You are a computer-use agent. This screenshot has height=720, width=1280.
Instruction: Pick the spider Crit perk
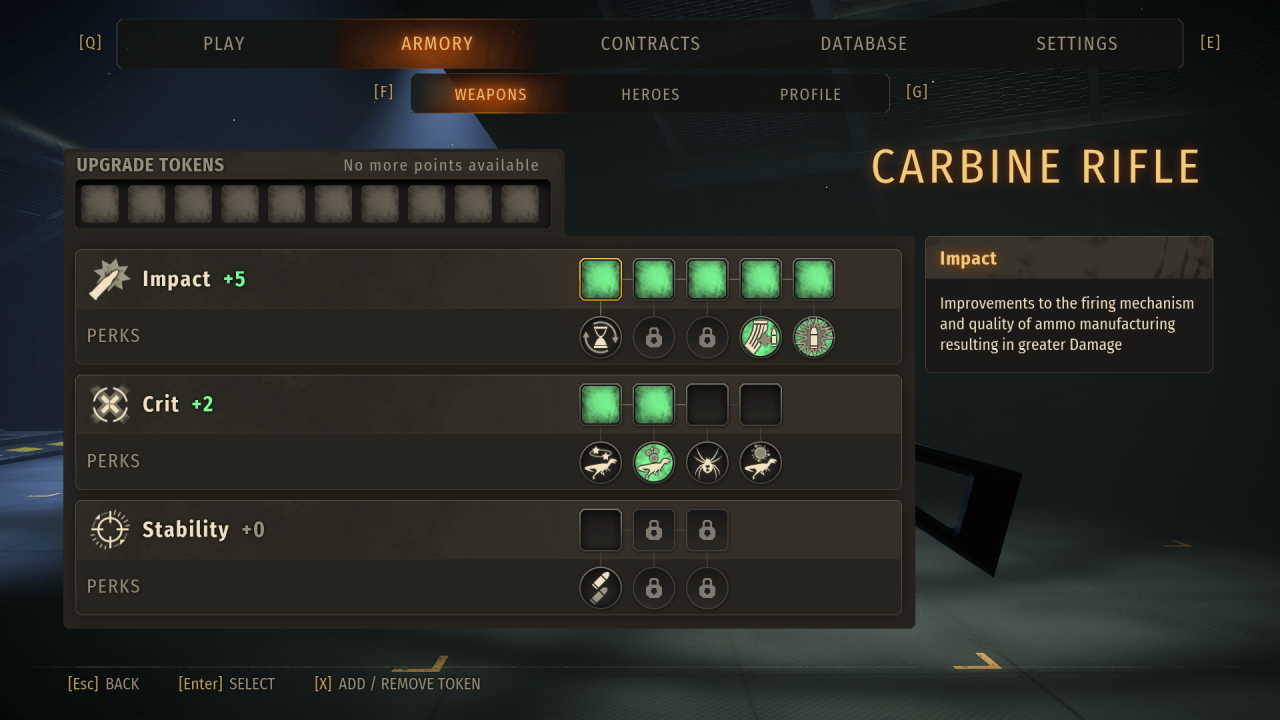(707, 462)
